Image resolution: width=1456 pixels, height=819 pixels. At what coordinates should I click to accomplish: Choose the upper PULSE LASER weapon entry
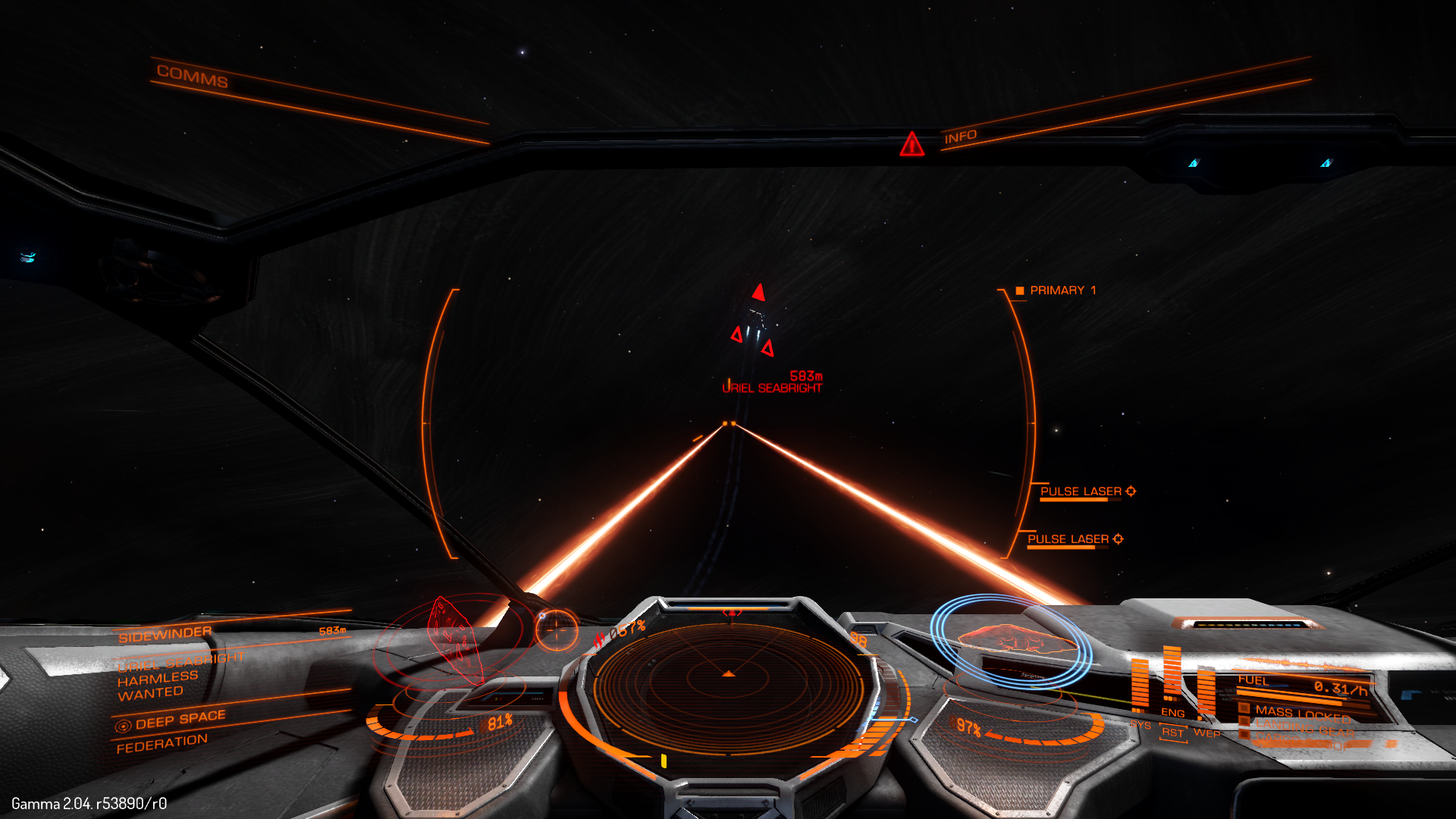[1081, 491]
